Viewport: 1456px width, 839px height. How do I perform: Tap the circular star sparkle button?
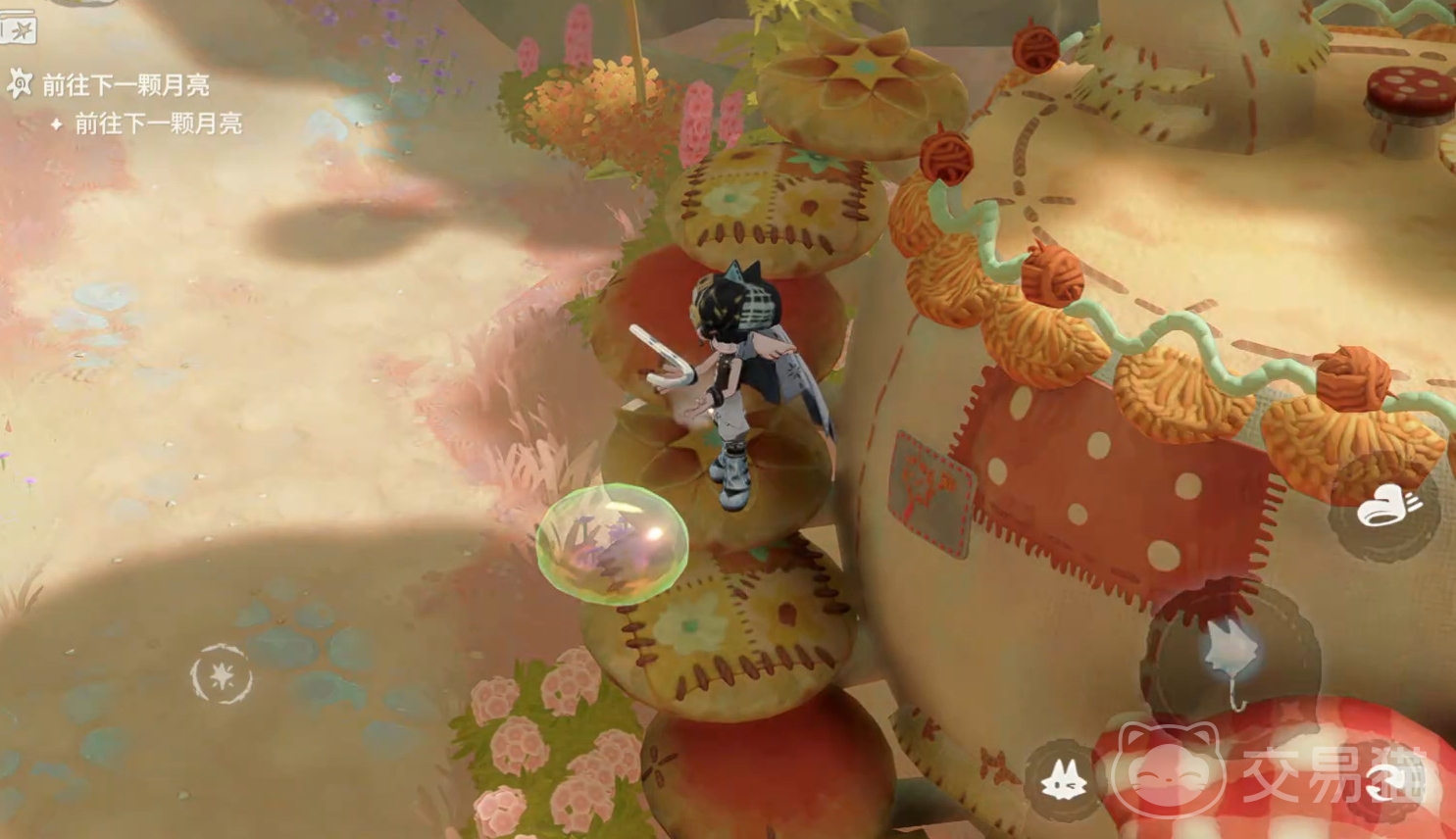[222, 675]
